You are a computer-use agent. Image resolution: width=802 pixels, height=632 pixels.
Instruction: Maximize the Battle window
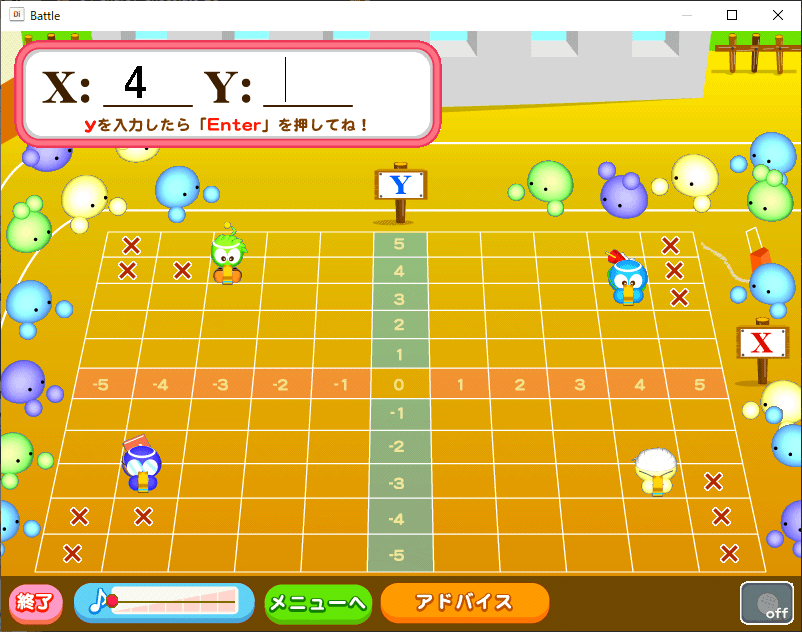pos(732,15)
